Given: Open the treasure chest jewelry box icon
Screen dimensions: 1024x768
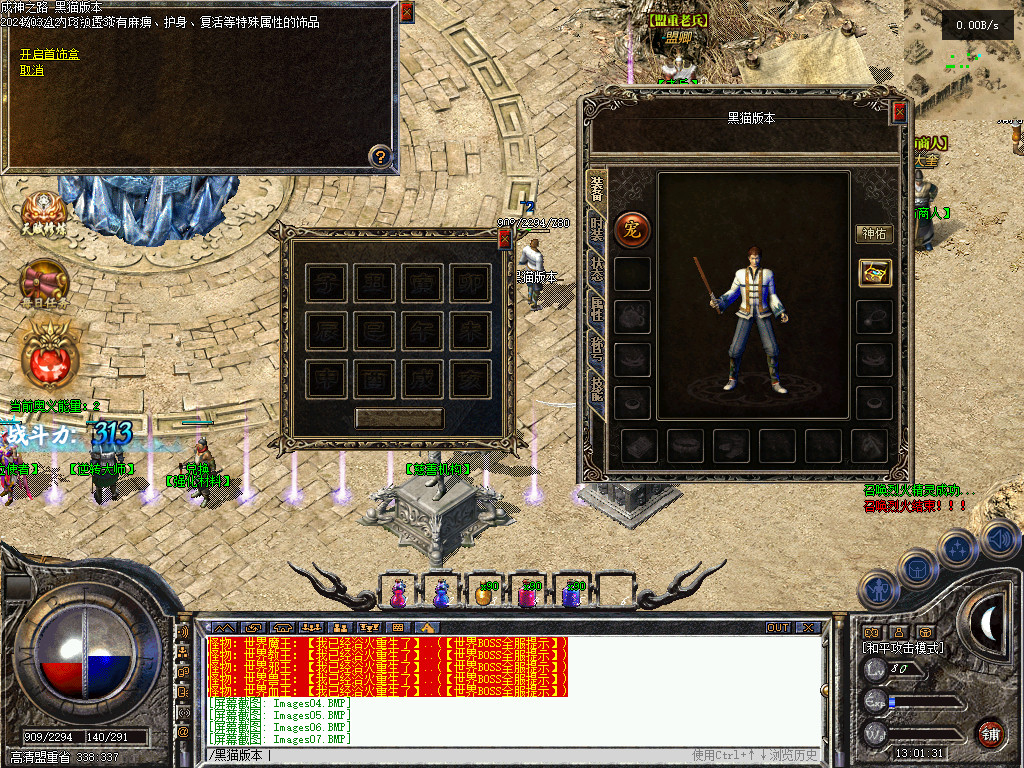Looking at the screenshot, I should [874, 273].
